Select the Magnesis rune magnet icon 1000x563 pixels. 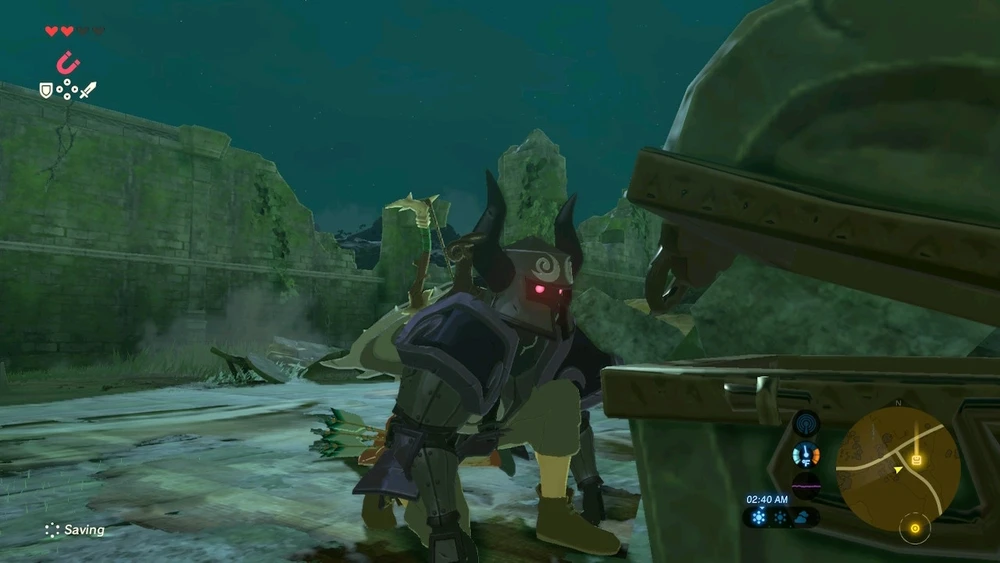click(67, 63)
